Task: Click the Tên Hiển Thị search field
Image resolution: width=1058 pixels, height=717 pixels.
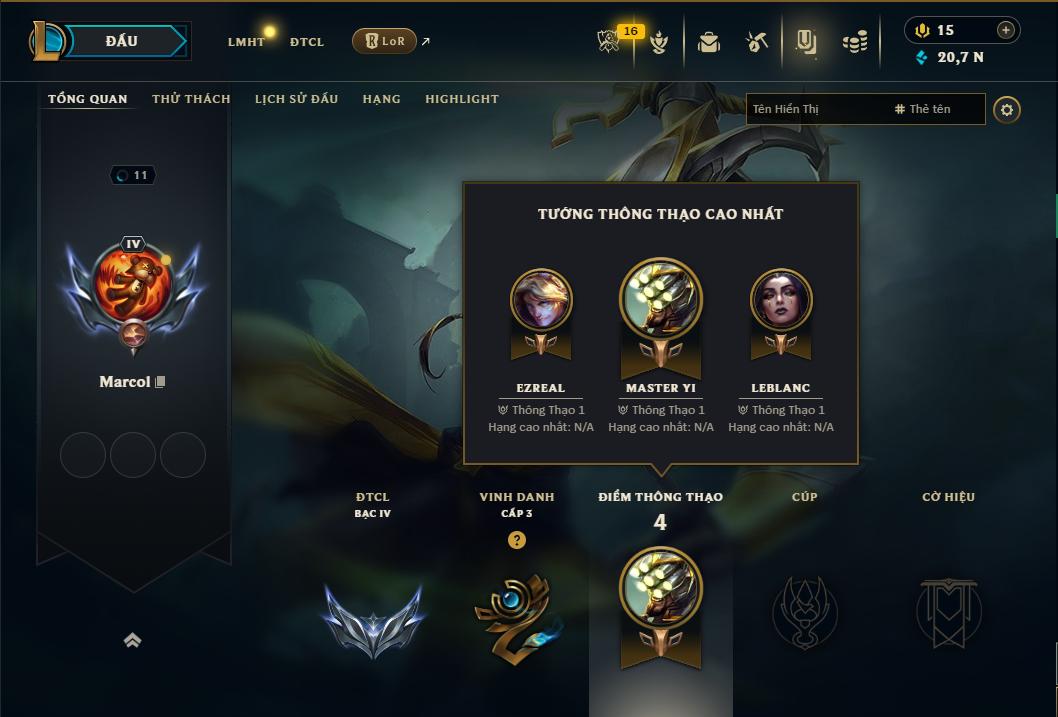Action: [x=815, y=109]
